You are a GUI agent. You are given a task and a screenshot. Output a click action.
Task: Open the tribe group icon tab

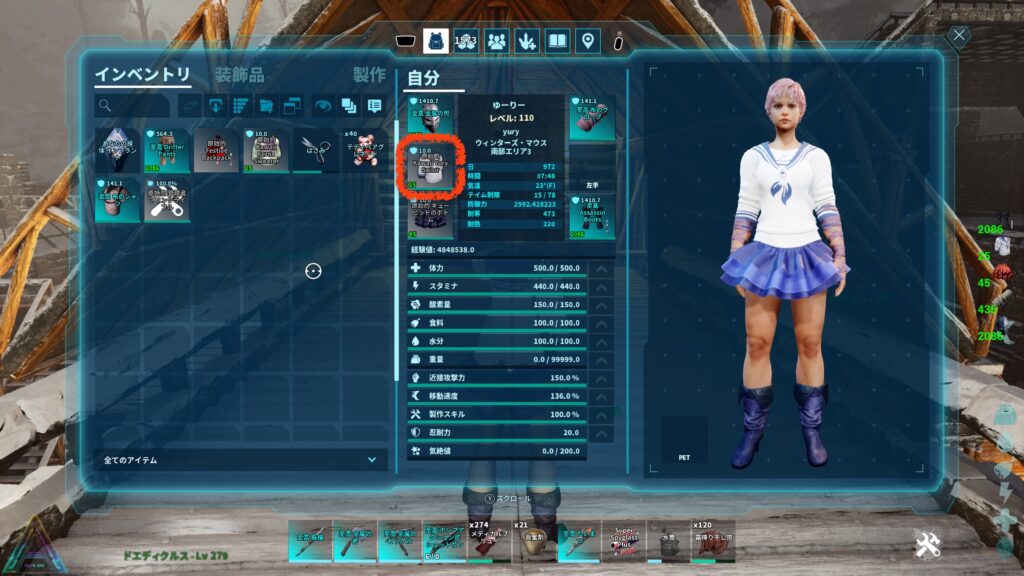coord(496,41)
